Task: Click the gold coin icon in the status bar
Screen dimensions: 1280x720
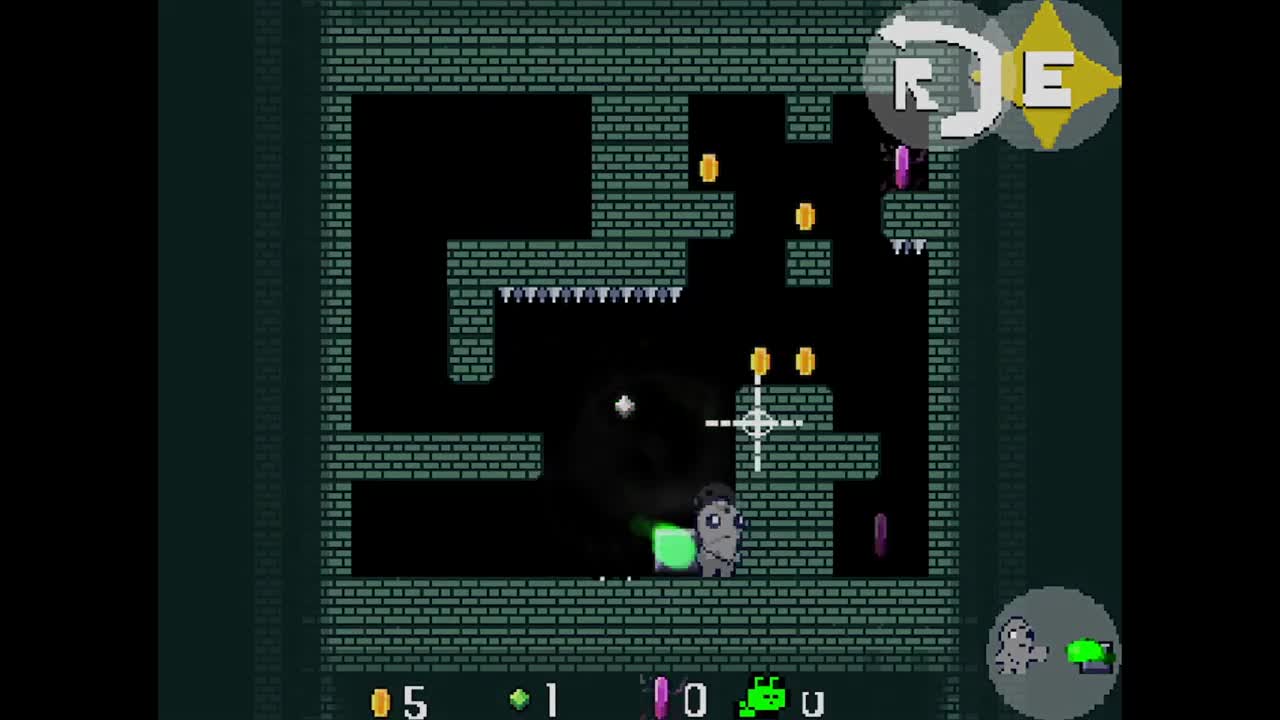Action: point(381,700)
